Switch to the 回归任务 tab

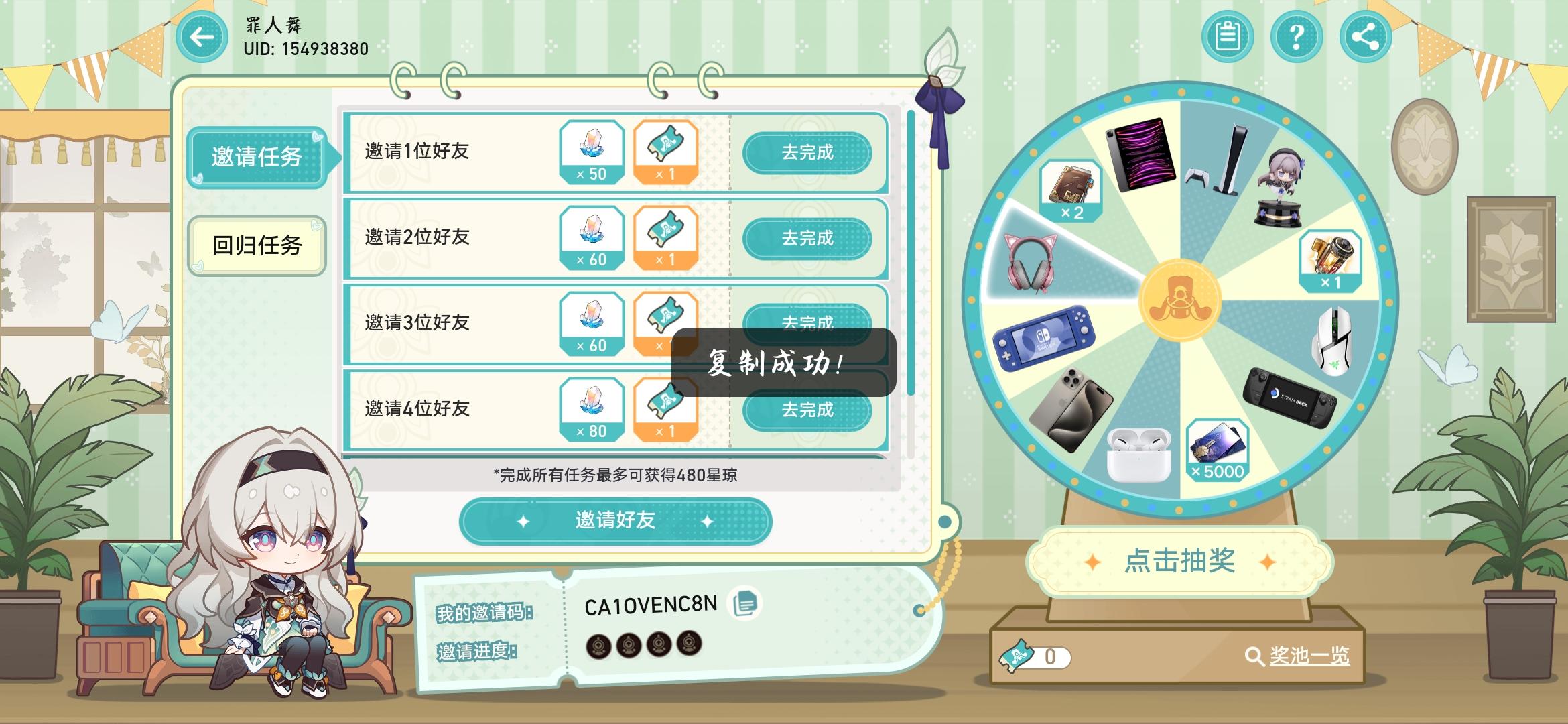257,245
